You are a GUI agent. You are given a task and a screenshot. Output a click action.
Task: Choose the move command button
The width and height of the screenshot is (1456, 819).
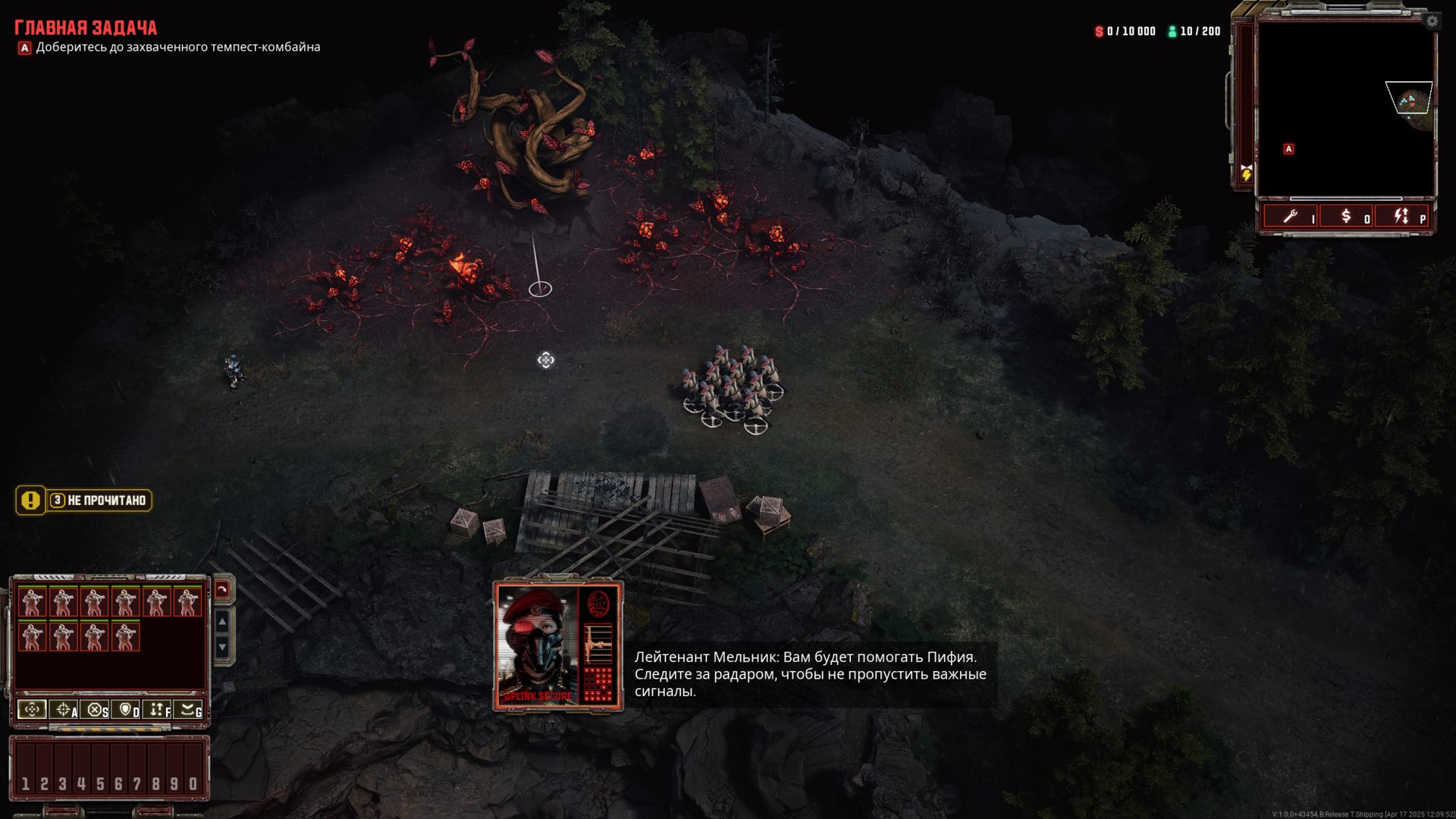tap(32, 710)
